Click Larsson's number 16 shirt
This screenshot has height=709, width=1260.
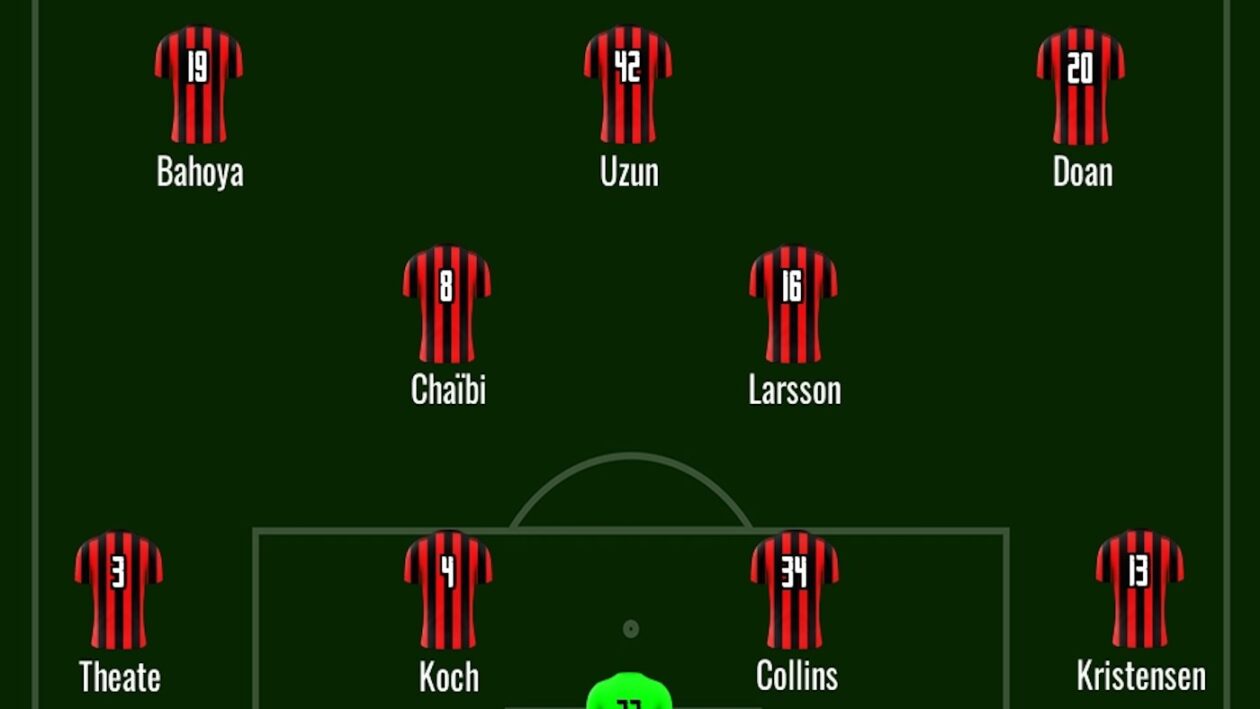pos(793,304)
